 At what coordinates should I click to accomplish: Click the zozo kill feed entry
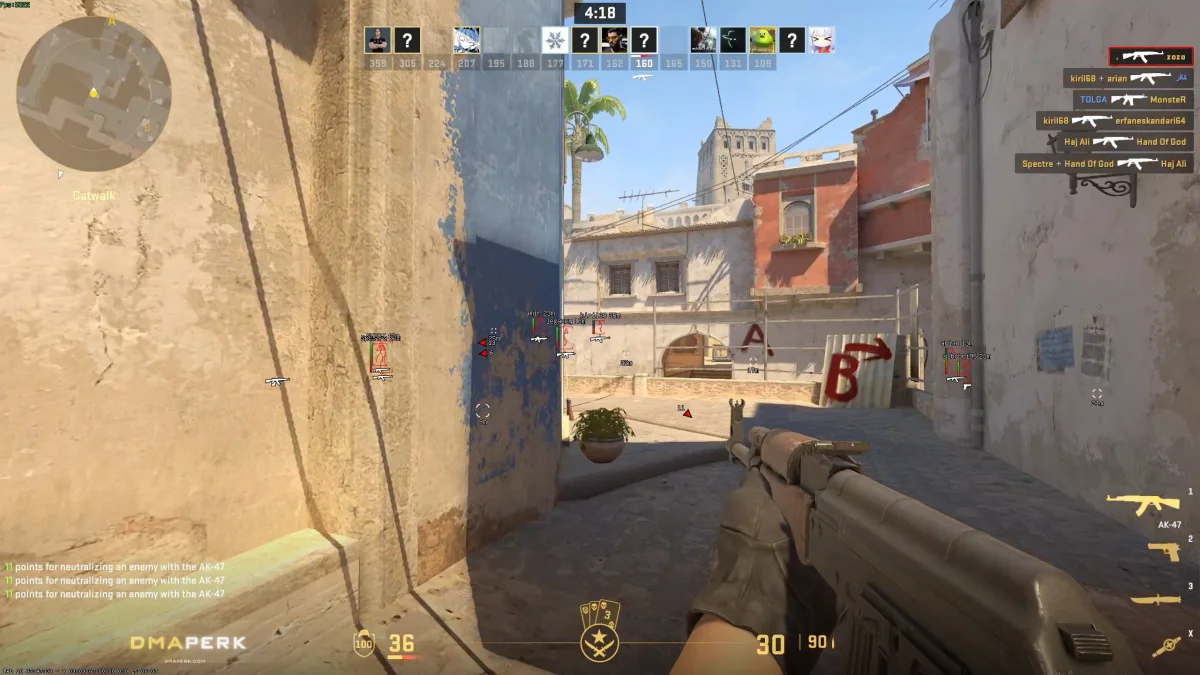[1150, 57]
